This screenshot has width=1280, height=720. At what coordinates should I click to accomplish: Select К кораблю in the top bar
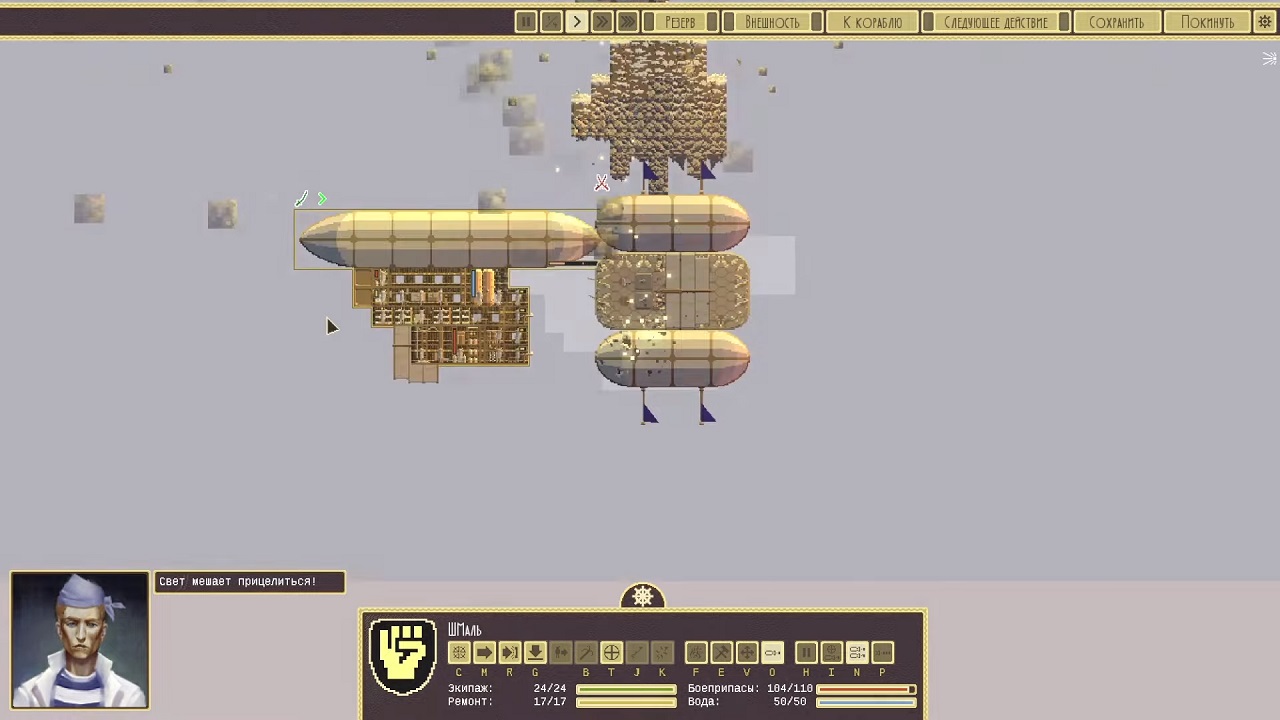click(872, 21)
